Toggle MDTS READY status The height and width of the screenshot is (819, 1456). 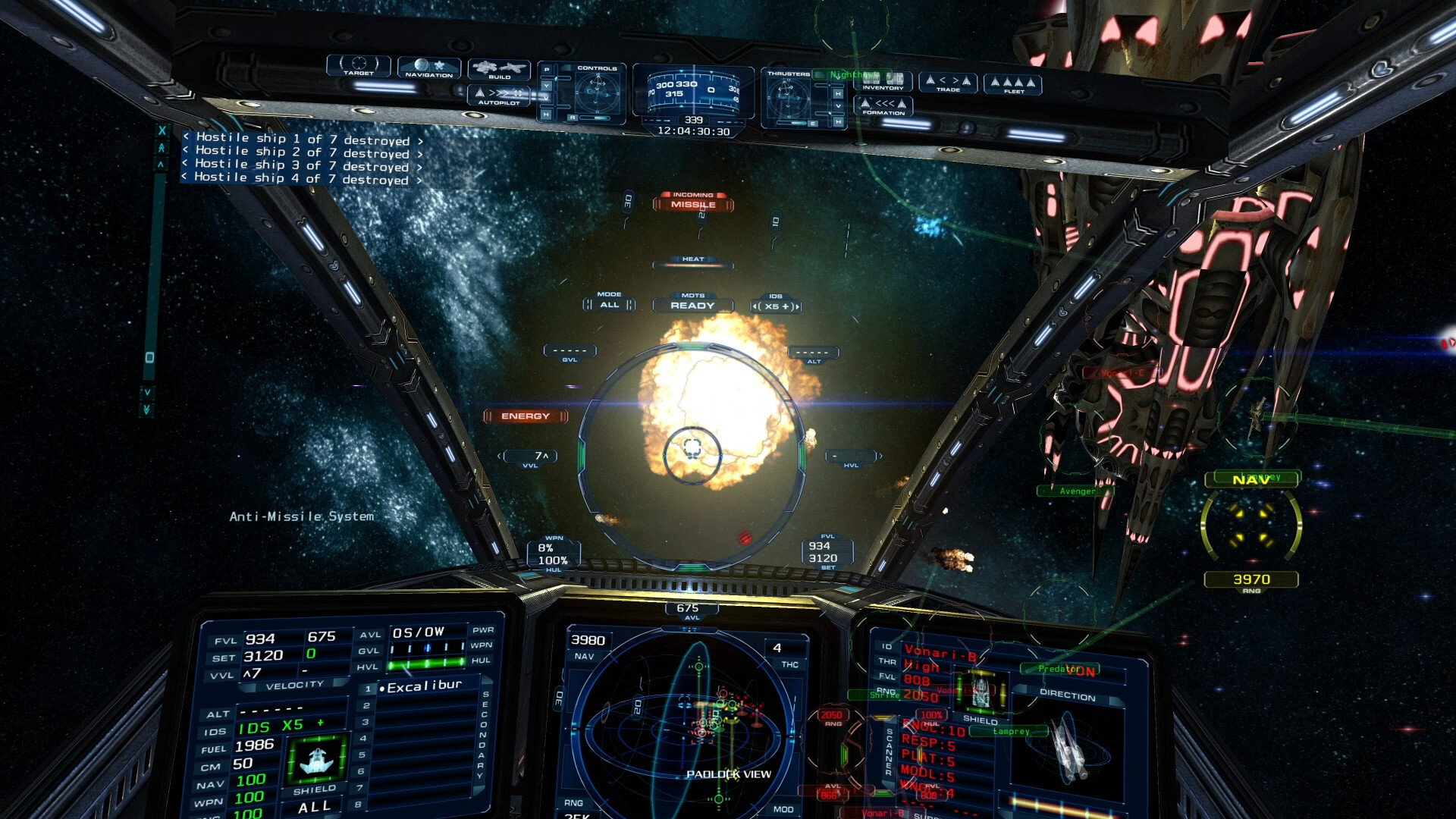[x=692, y=306]
